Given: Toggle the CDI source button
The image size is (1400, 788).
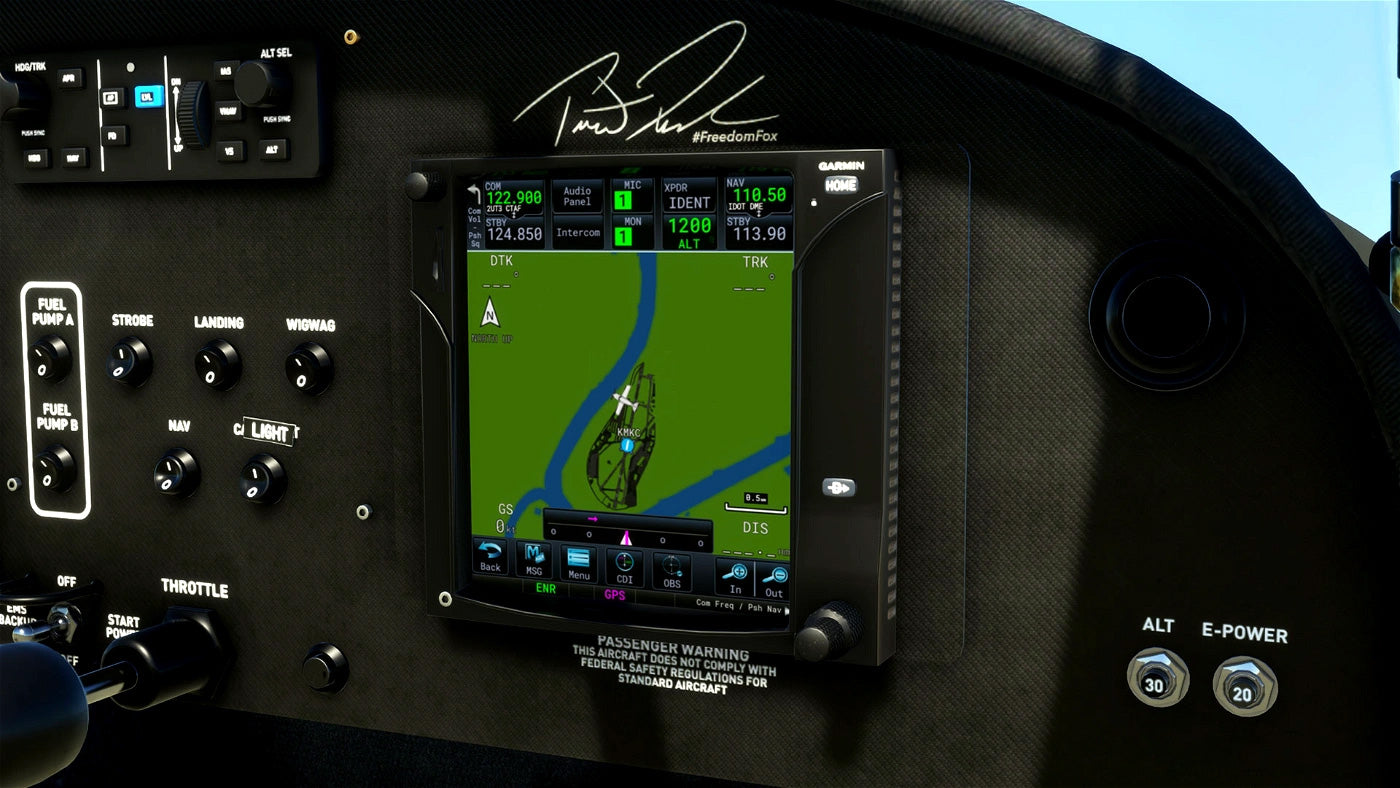Looking at the screenshot, I should tap(625, 567).
